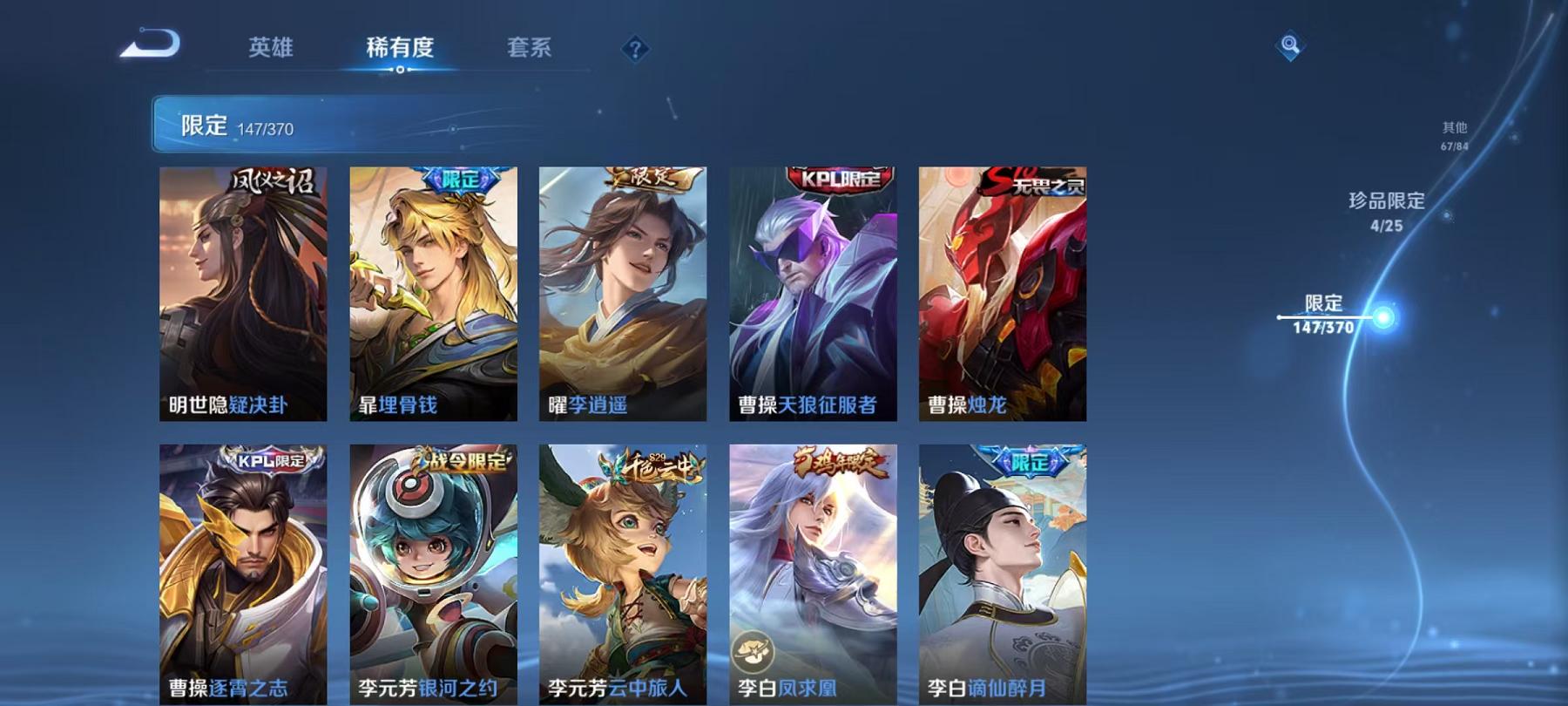Click the 限定 banner on 暃埋骨钱 card
1568x706 pixels.
coord(456,178)
